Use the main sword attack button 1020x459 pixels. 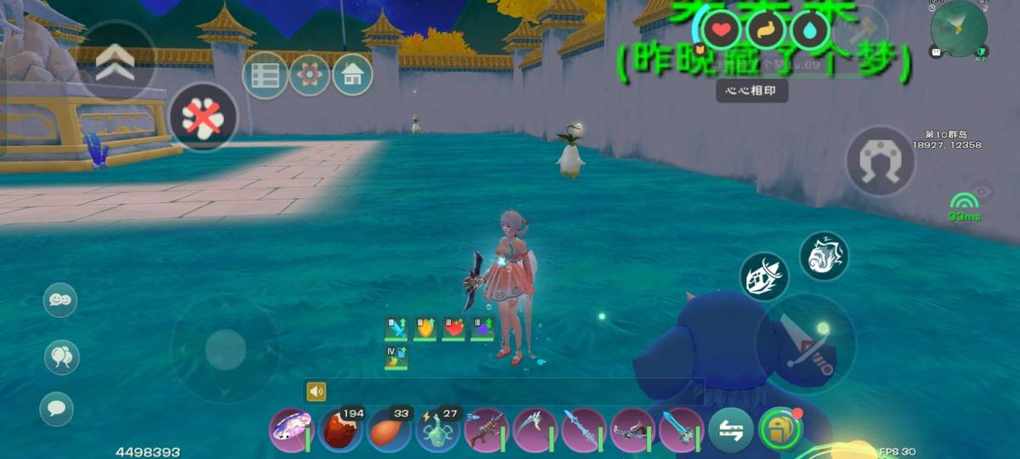pyautogui.click(x=805, y=340)
